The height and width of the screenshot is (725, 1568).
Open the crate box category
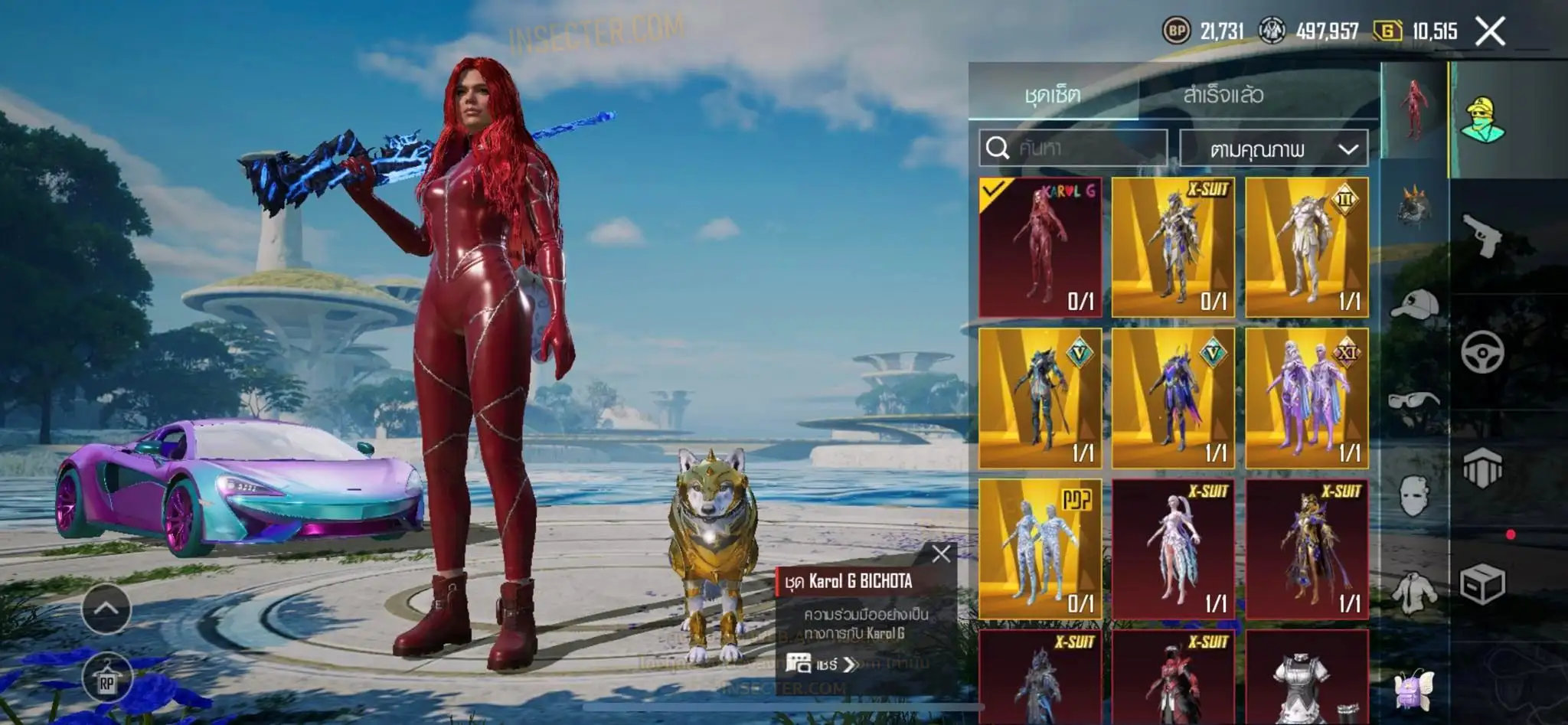click(x=1481, y=584)
